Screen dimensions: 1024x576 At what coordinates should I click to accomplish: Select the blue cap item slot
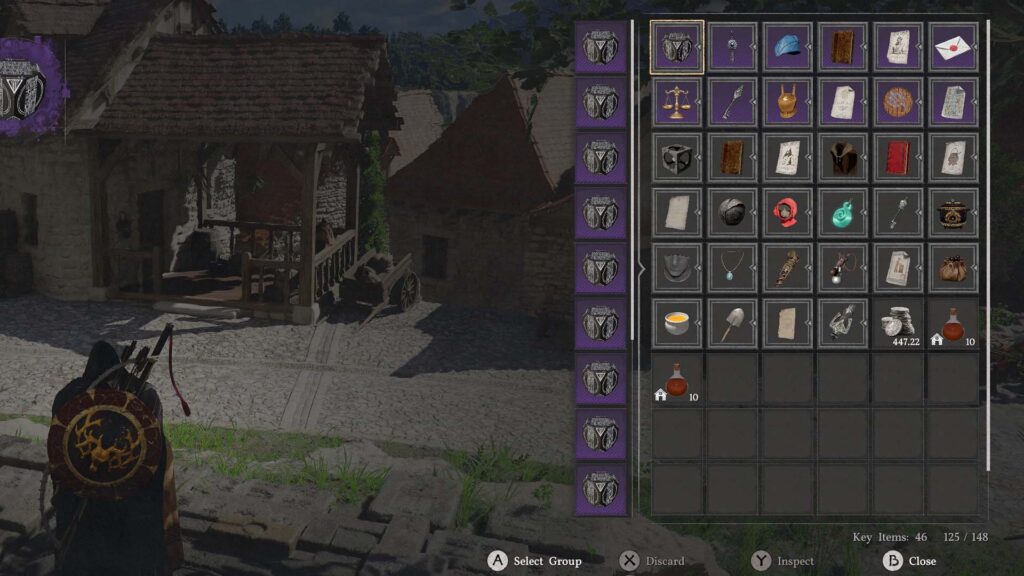click(x=787, y=47)
